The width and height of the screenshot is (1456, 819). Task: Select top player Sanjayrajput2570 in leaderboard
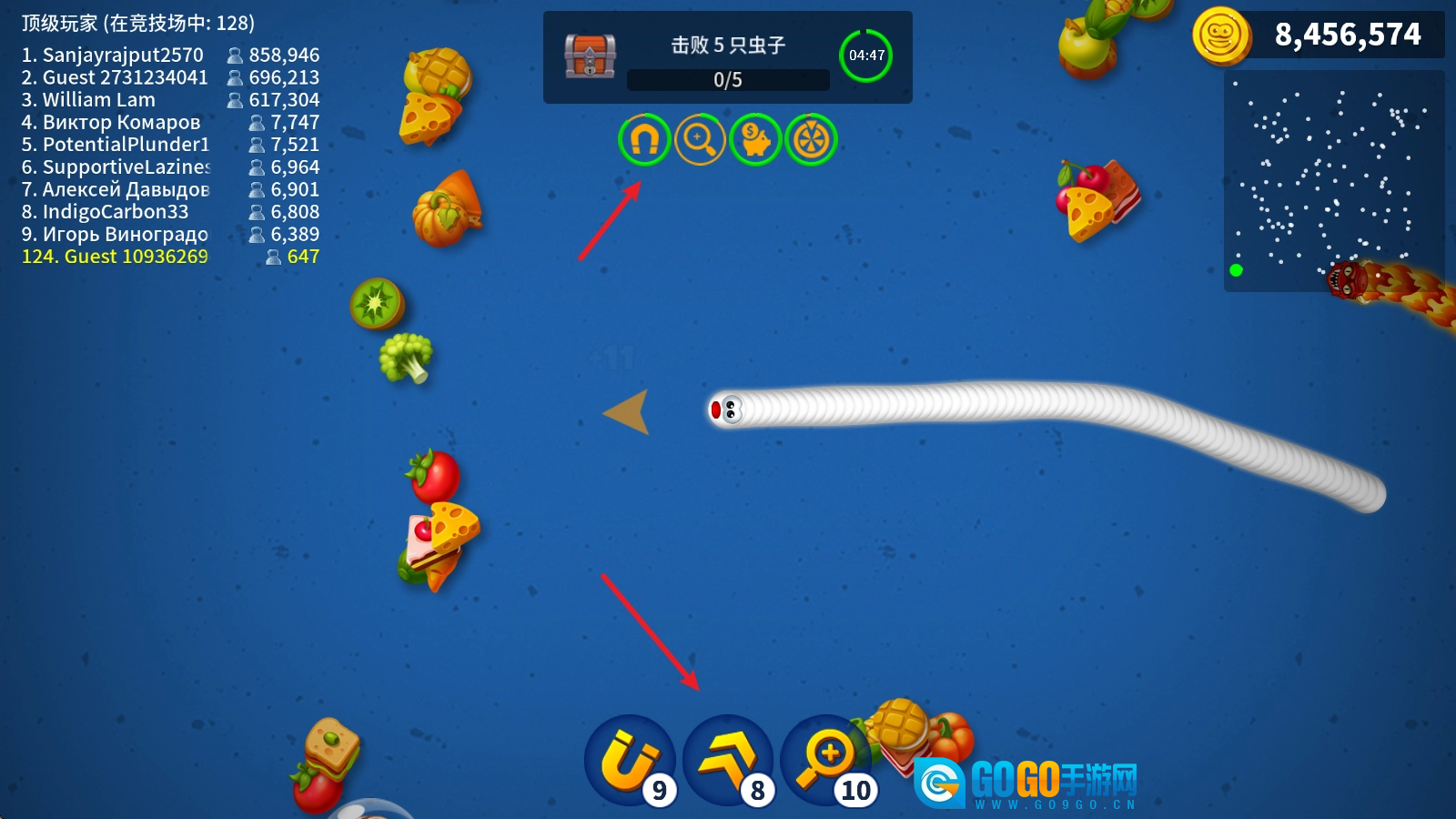coord(170,56)
